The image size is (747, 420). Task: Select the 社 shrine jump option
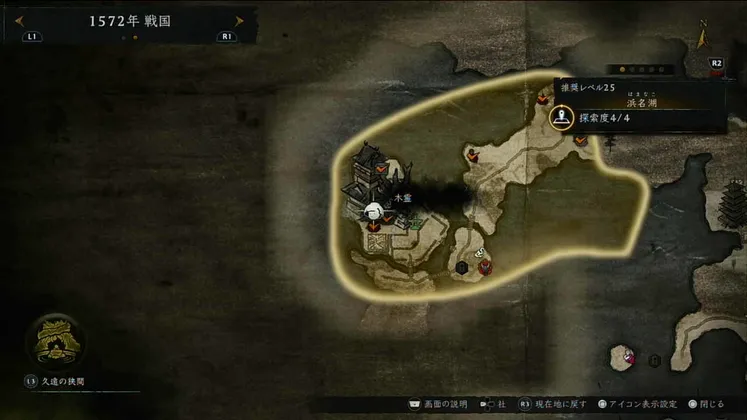(x=495, y=404)
